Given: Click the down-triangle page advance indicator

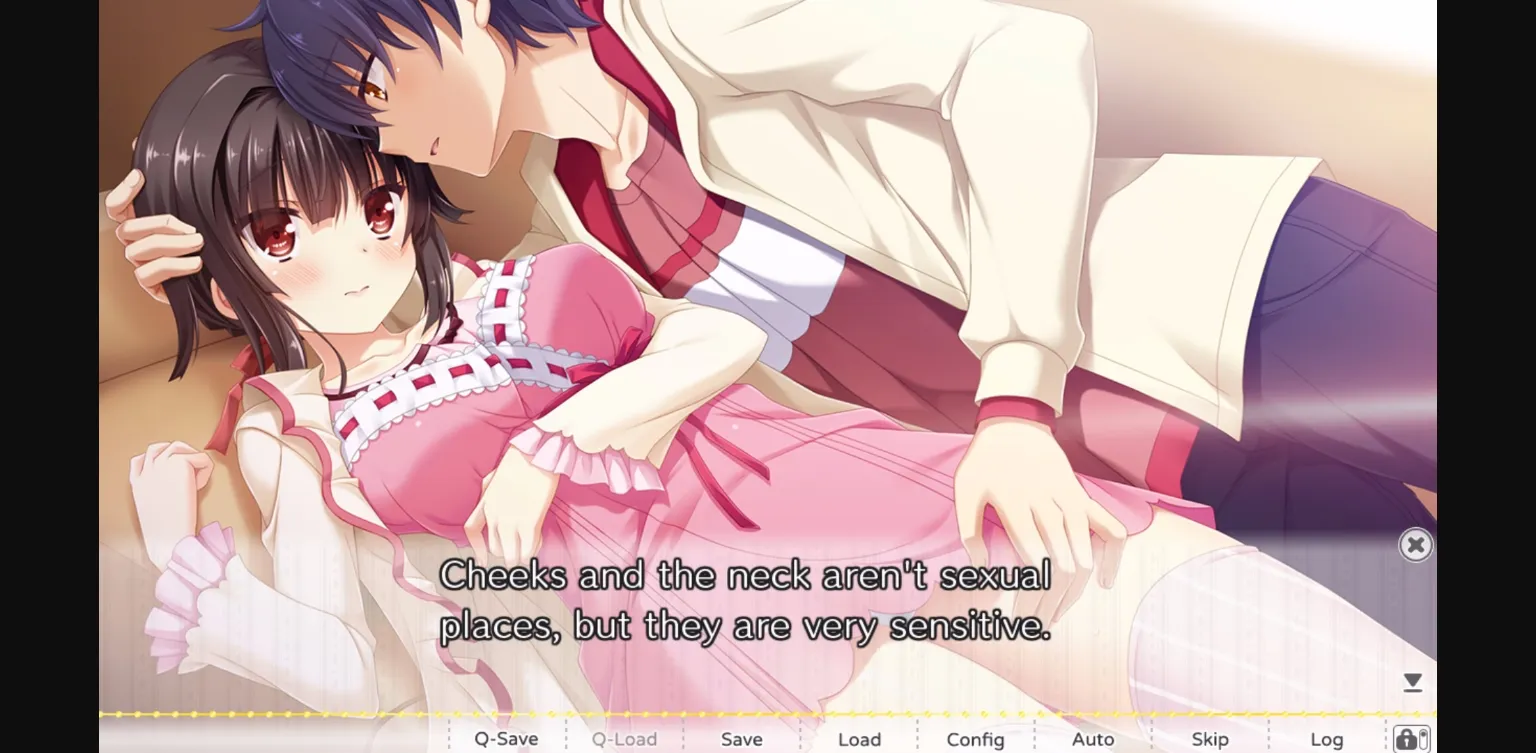Looking at the screenshot, I should pos(1413,679).
